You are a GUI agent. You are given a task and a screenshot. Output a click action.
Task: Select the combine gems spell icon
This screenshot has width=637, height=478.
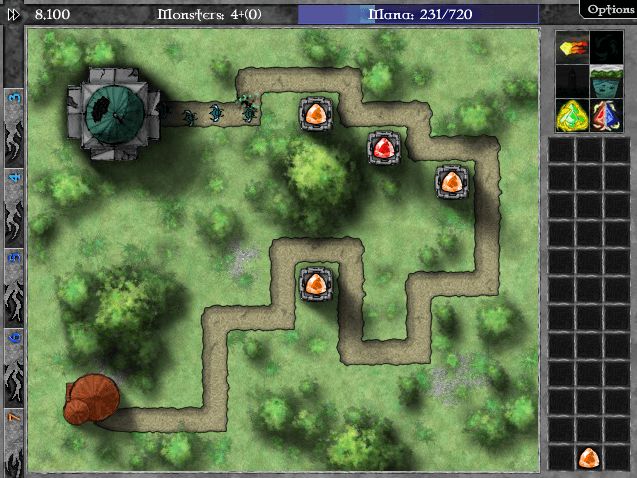click(604, 115)
